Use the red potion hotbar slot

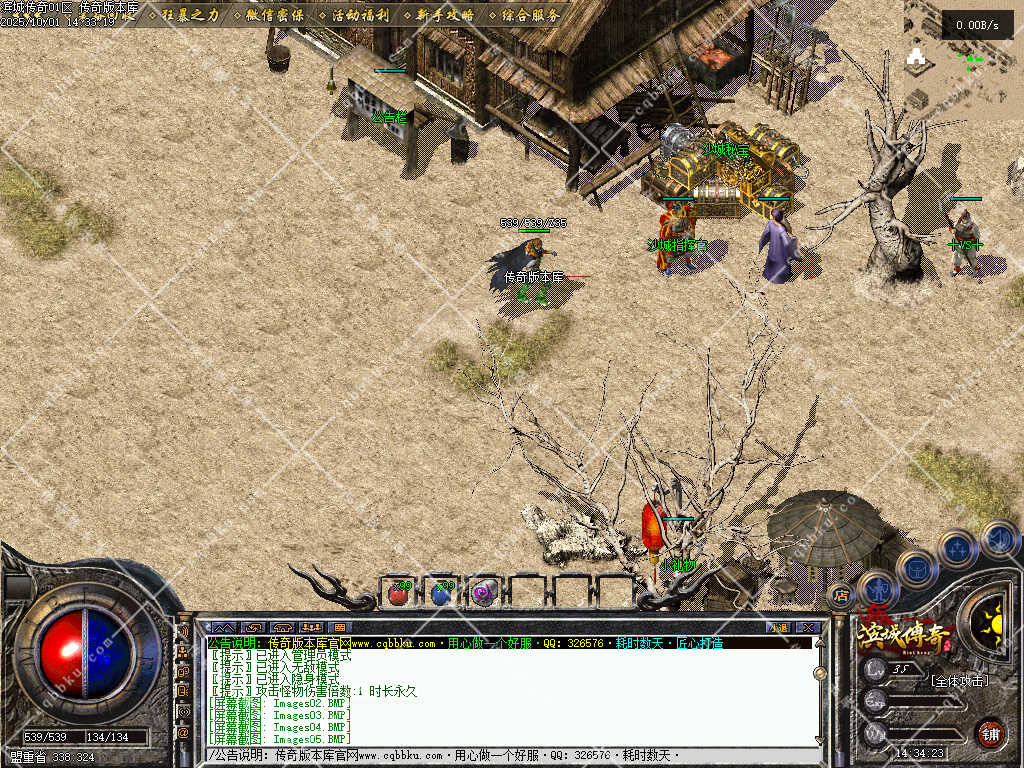click(397, 593)
